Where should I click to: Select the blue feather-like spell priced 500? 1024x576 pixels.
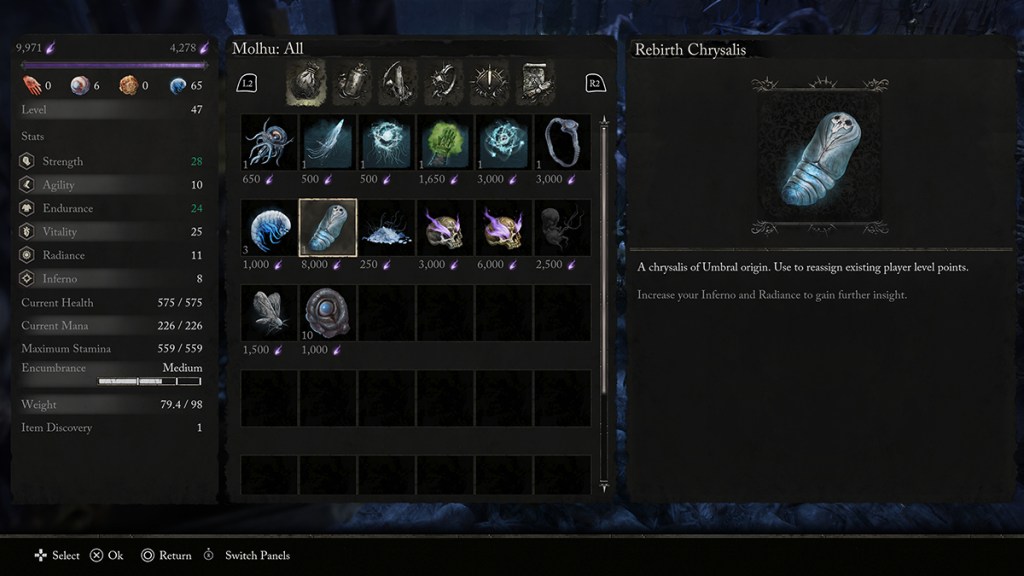(328, 142)
